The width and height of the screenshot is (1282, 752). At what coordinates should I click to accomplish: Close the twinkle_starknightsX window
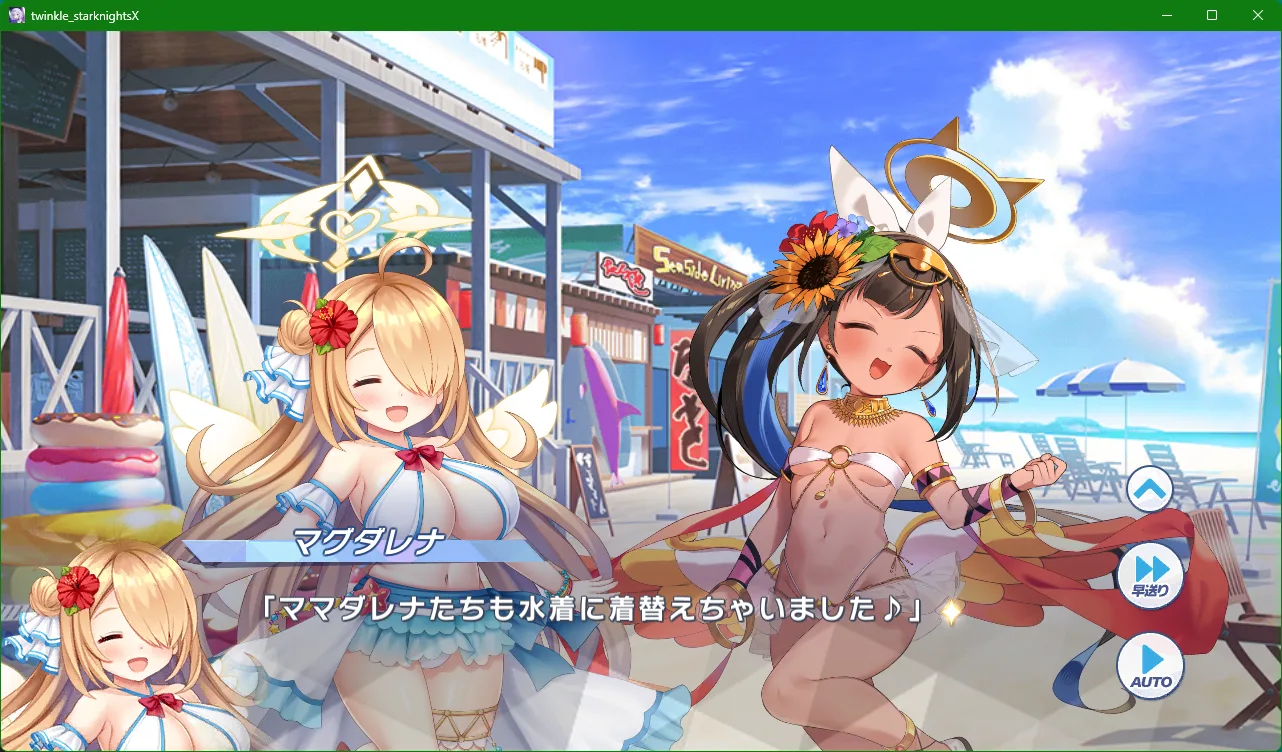1258,15
